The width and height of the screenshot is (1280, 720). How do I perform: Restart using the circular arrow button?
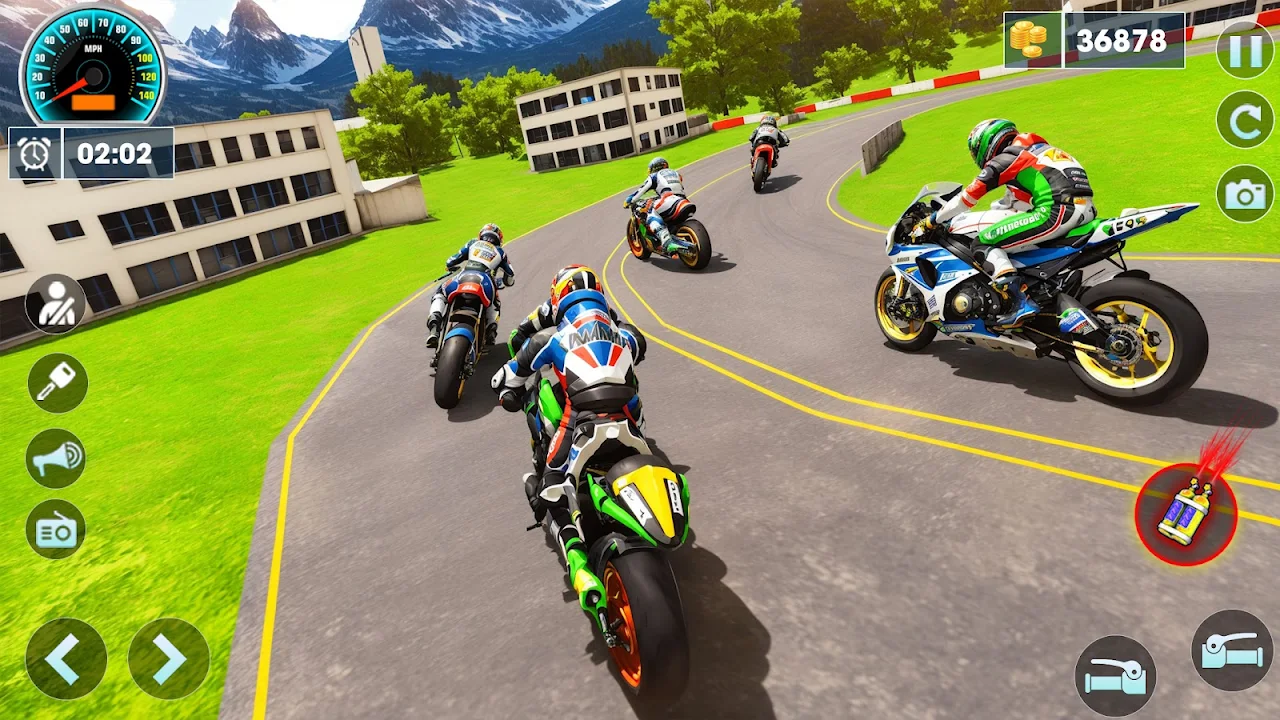[1245, 120]
